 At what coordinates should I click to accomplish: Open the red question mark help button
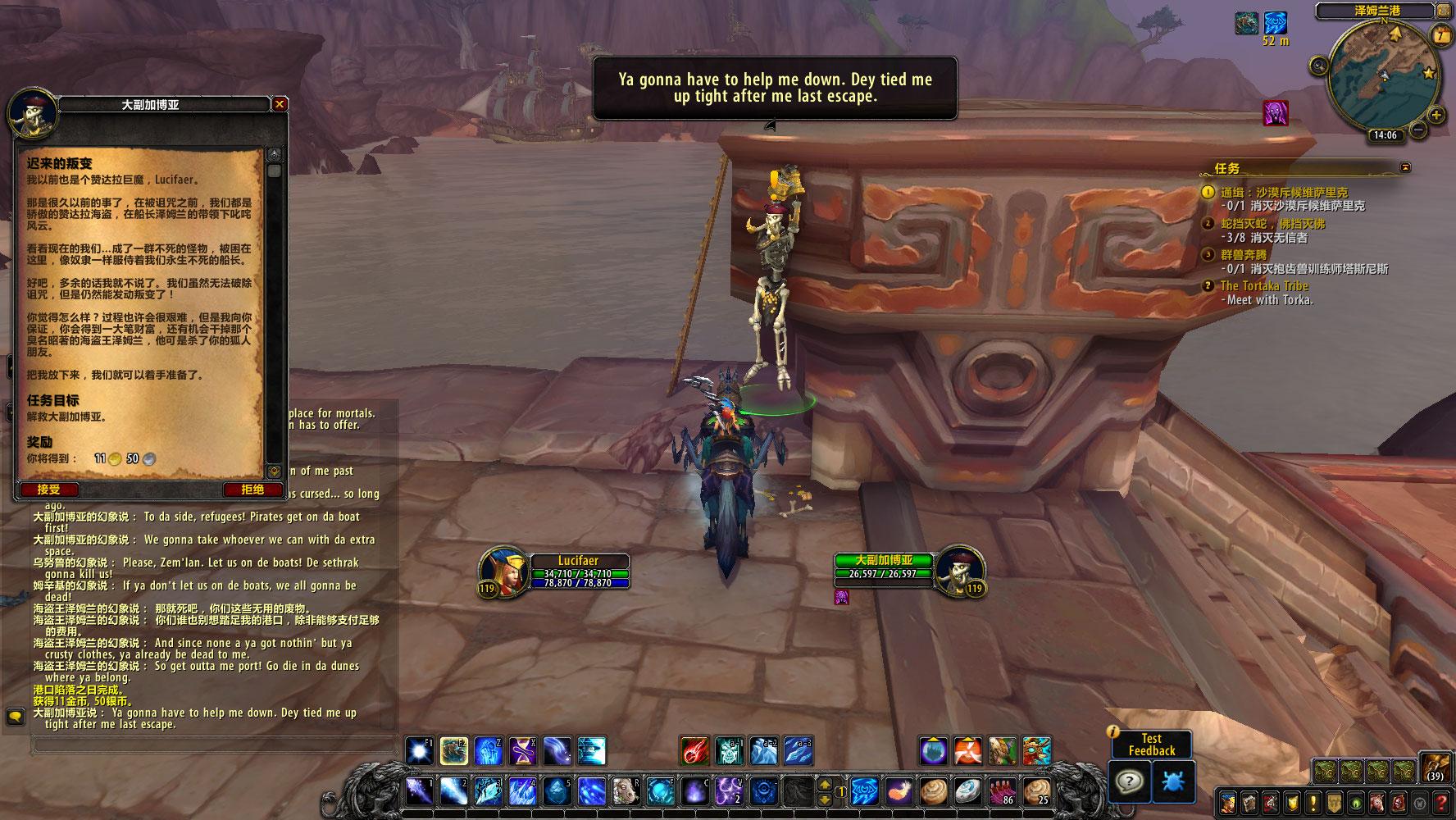point(1441,802)
